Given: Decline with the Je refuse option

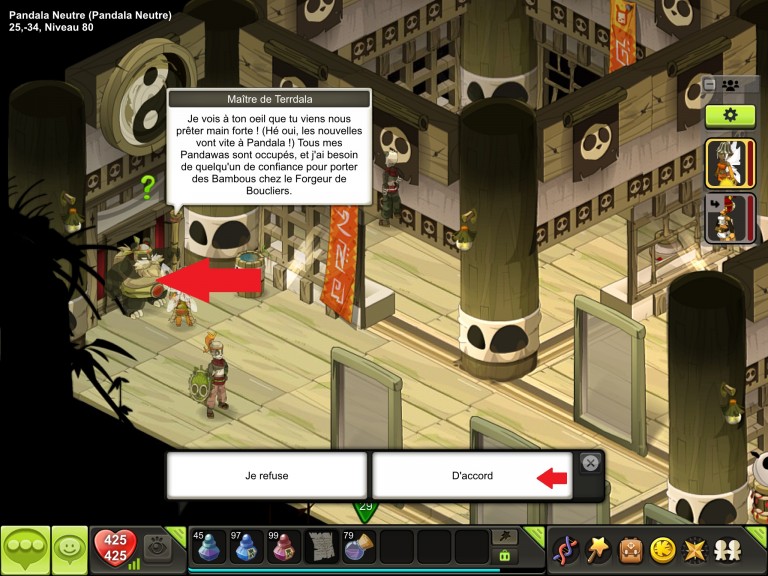Looking at the screenshot, I should pyautogui.click(x=266, y=476).
